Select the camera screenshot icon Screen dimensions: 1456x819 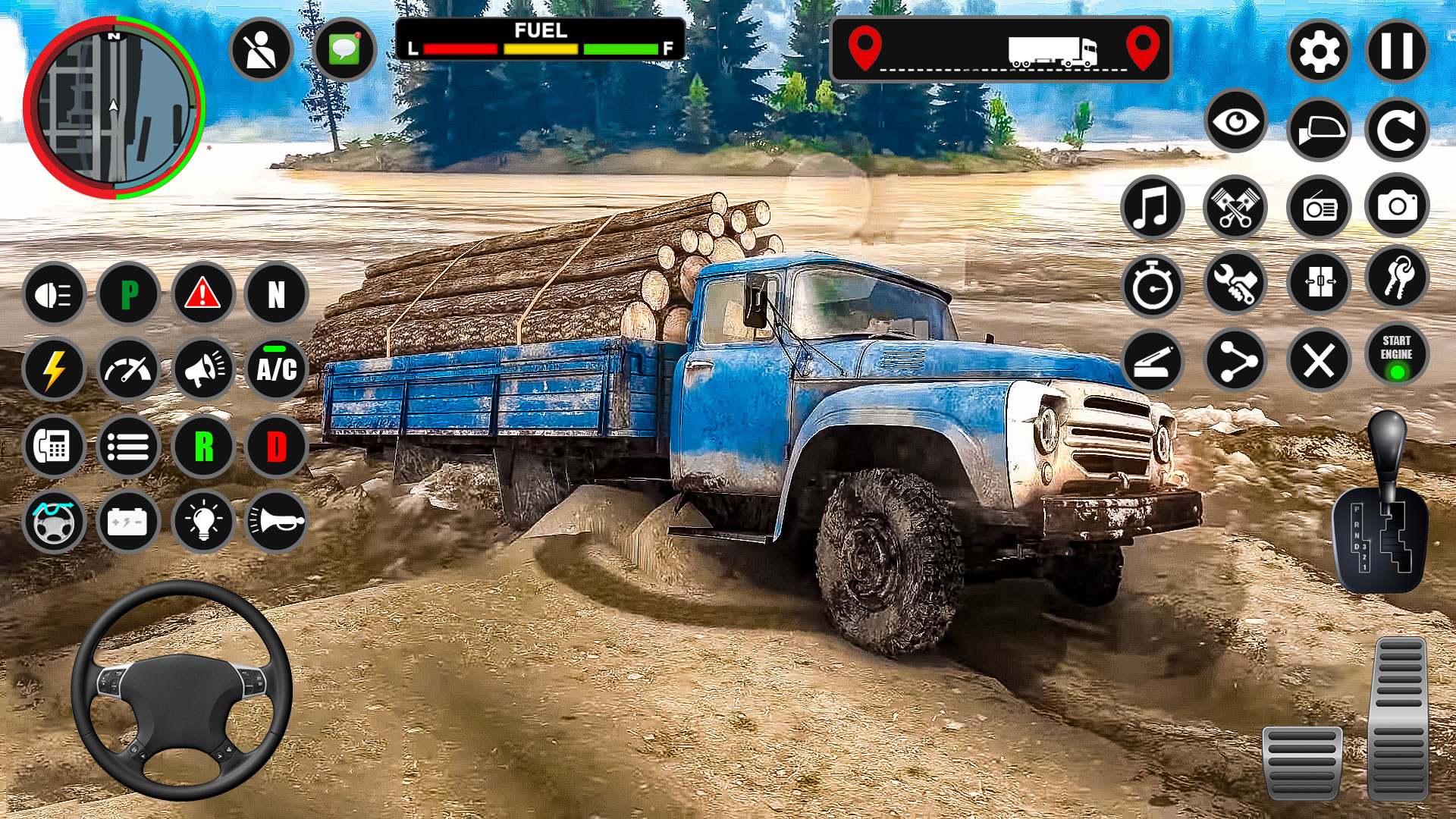click(1398, 207)
